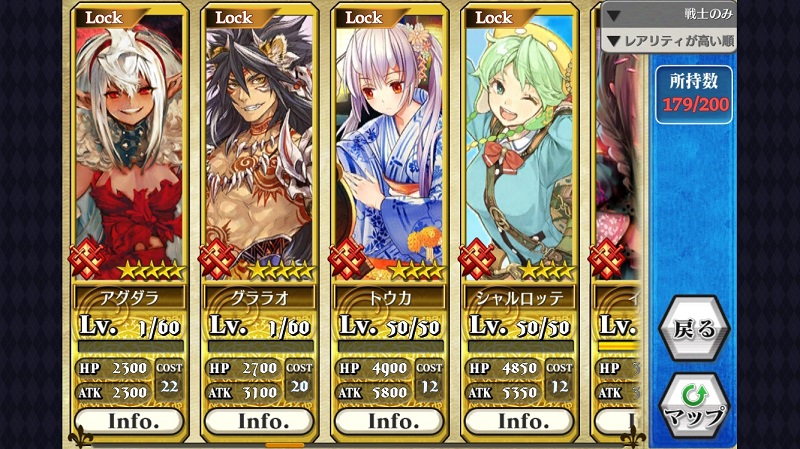This screenshot has height=449, width=800.
Task: Open the マップ map button
Action: 693,405
